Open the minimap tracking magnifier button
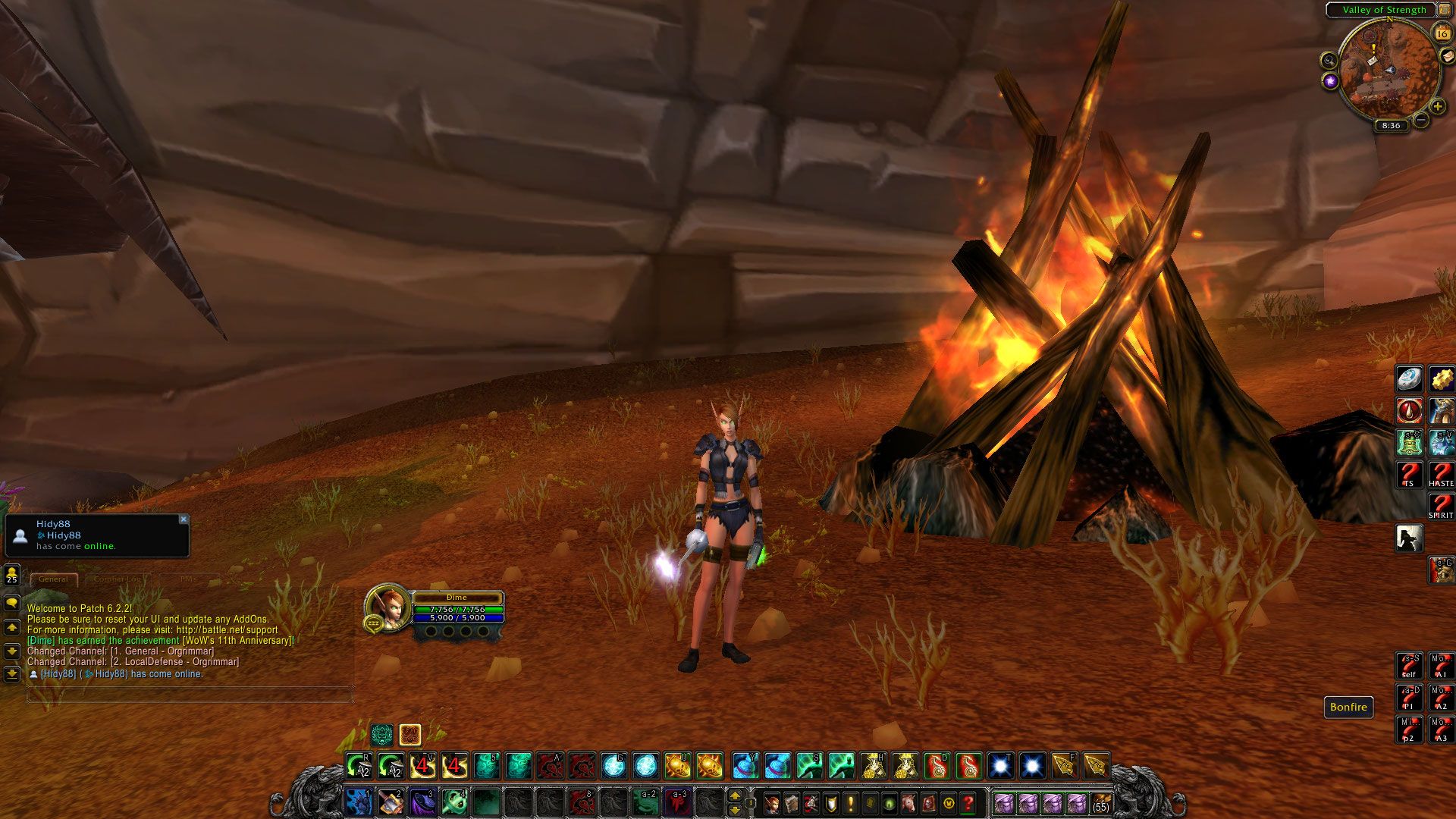 pos(1329,61)
